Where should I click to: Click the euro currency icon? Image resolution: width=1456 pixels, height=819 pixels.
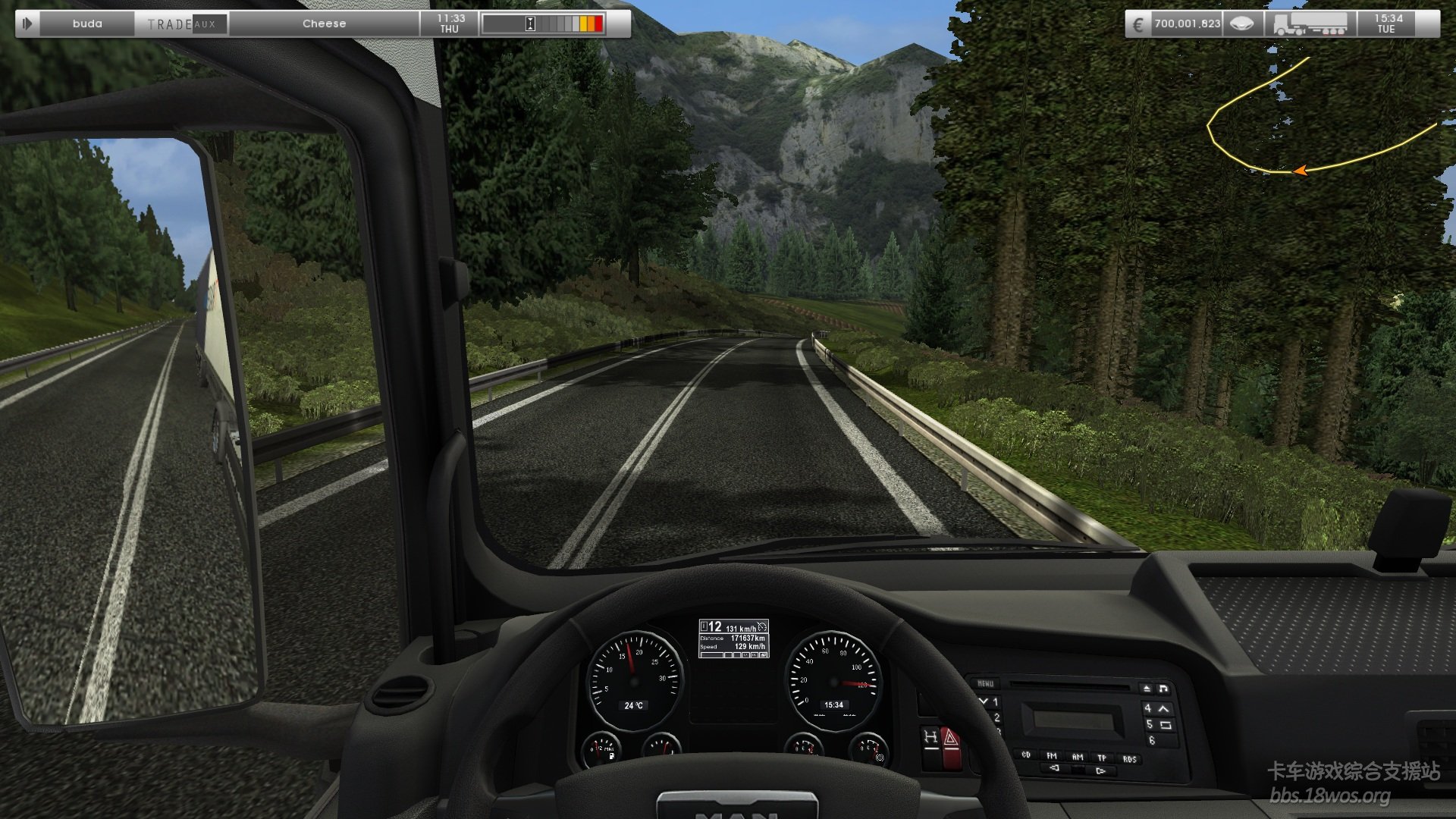[1137, 24]
